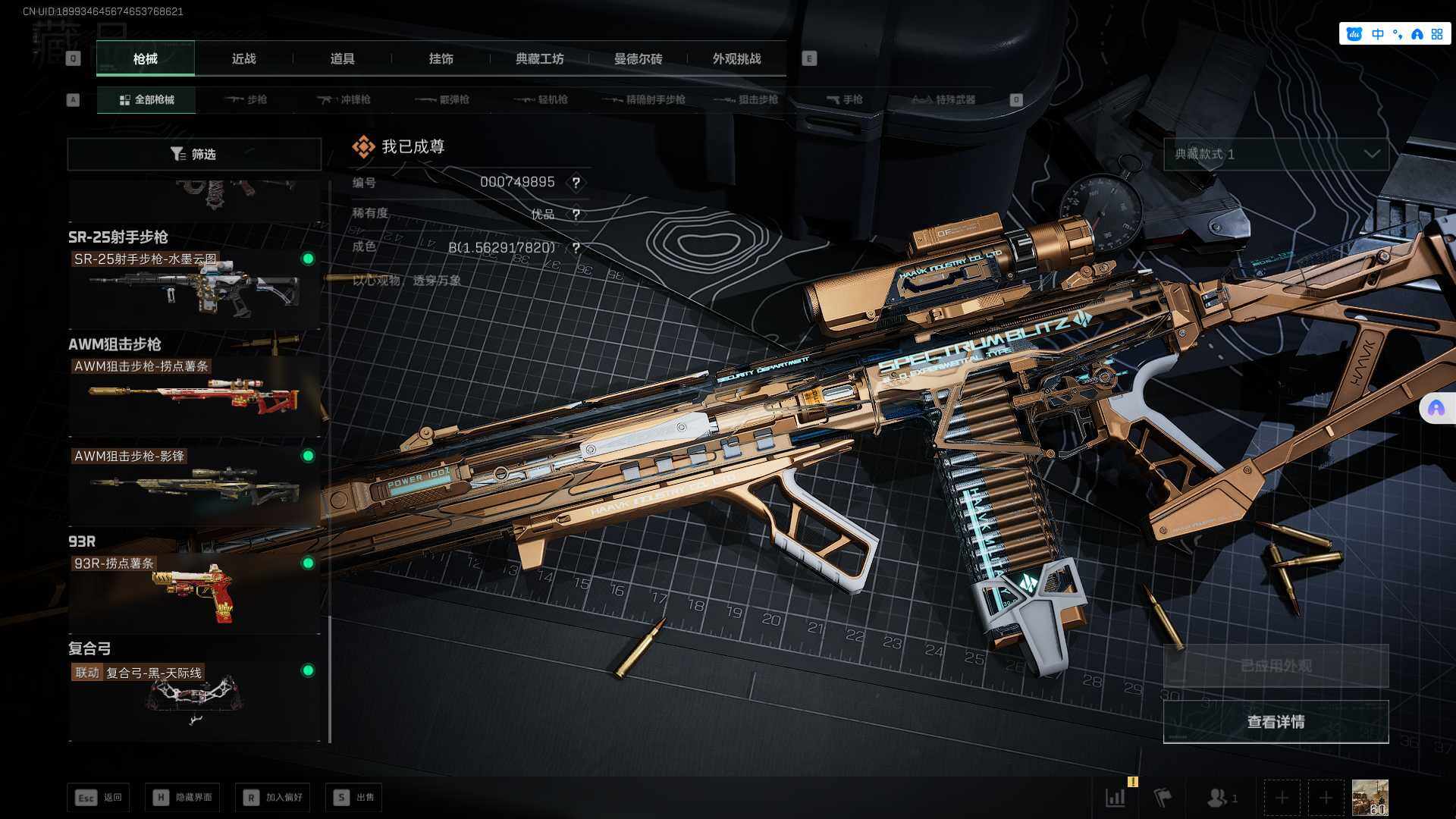
Task: Open the 筛选 filter button
Action: [x=194, y=155]
